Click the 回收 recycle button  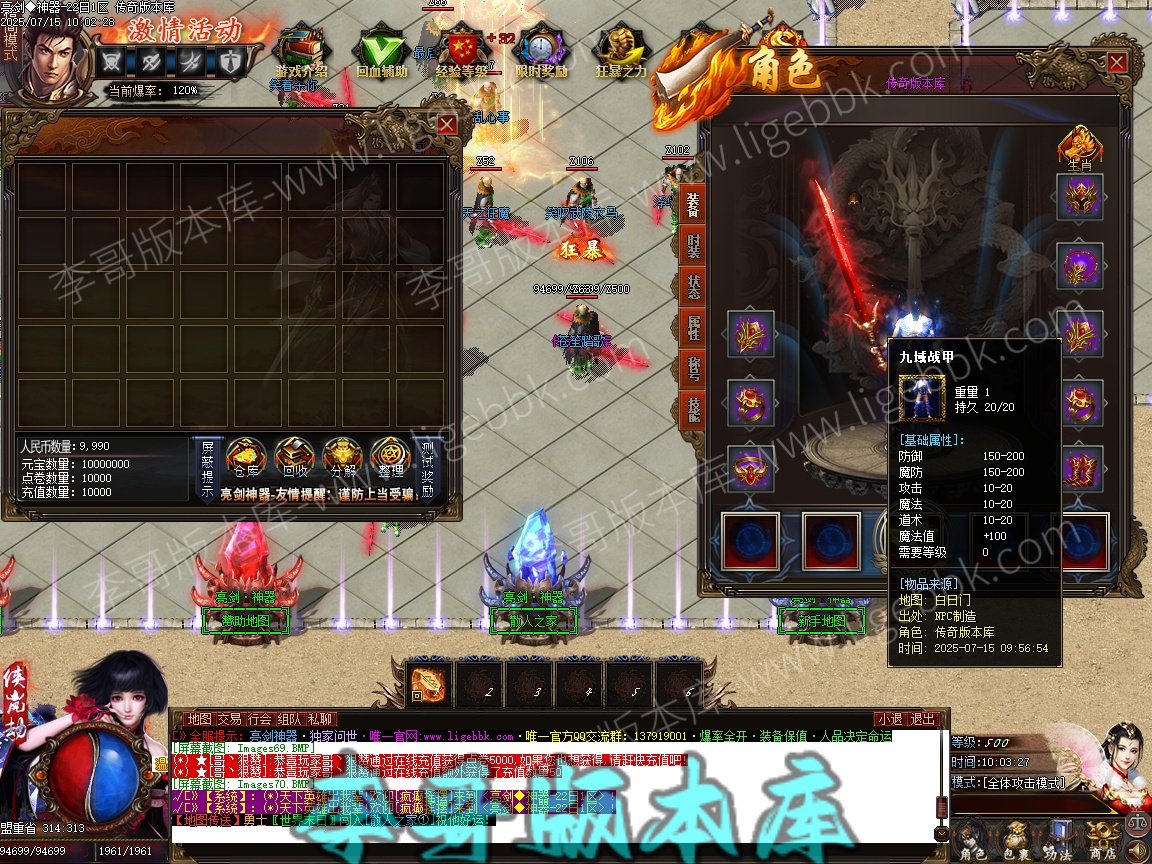point(295,459)
